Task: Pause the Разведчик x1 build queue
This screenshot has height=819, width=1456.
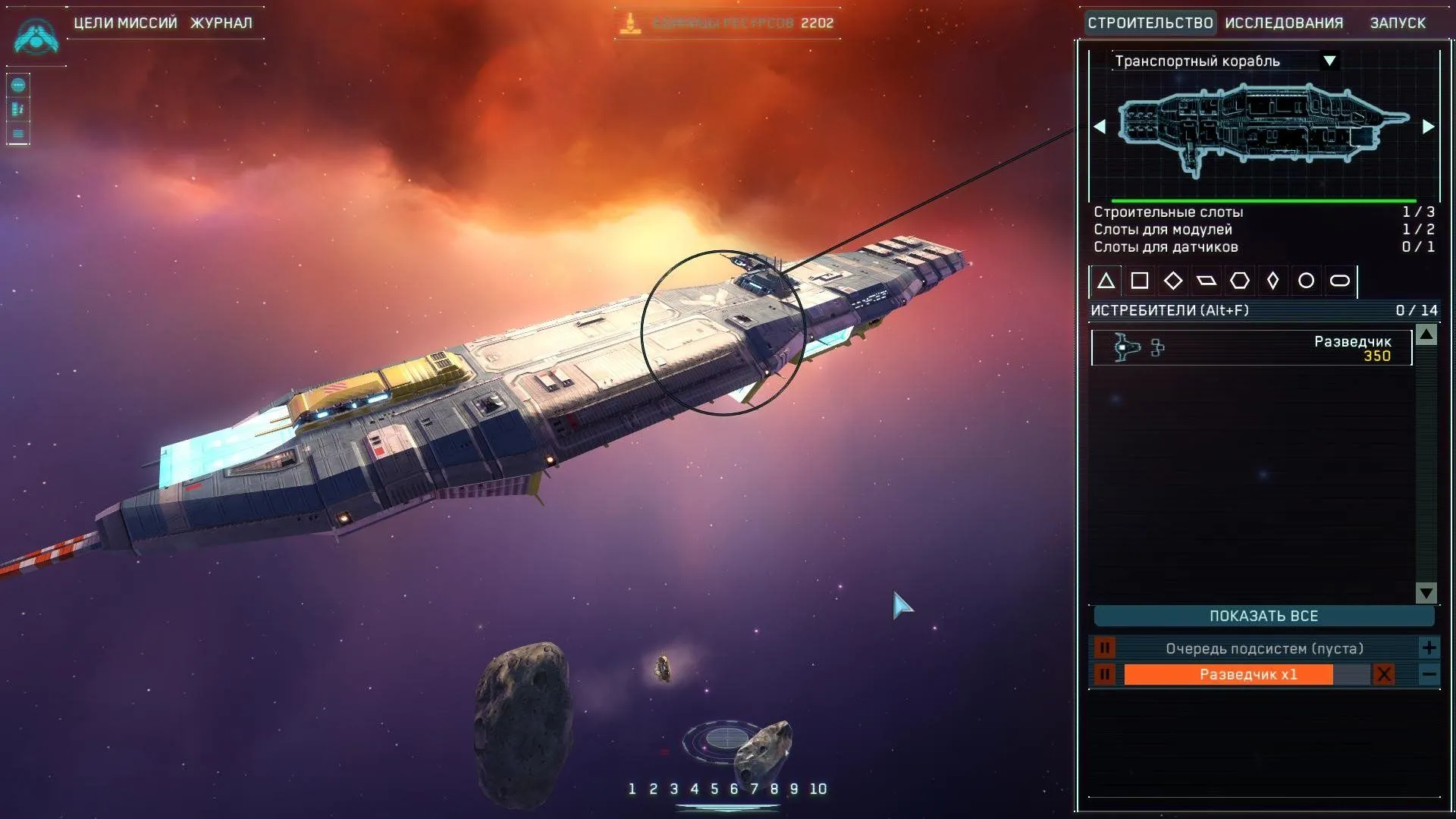Action: click(1104, 674)
